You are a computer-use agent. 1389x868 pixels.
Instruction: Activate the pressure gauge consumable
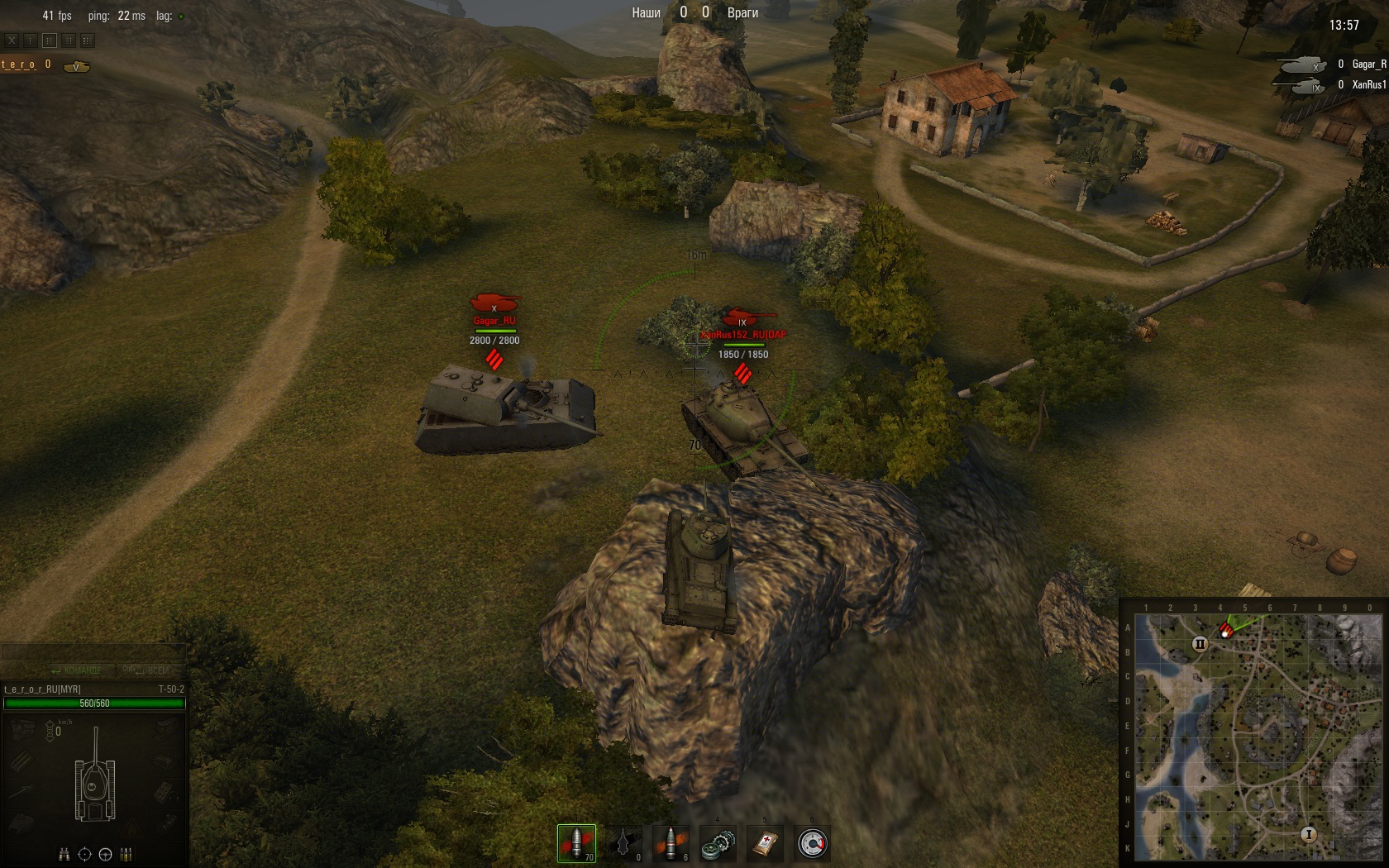click(x=812, y=844)
